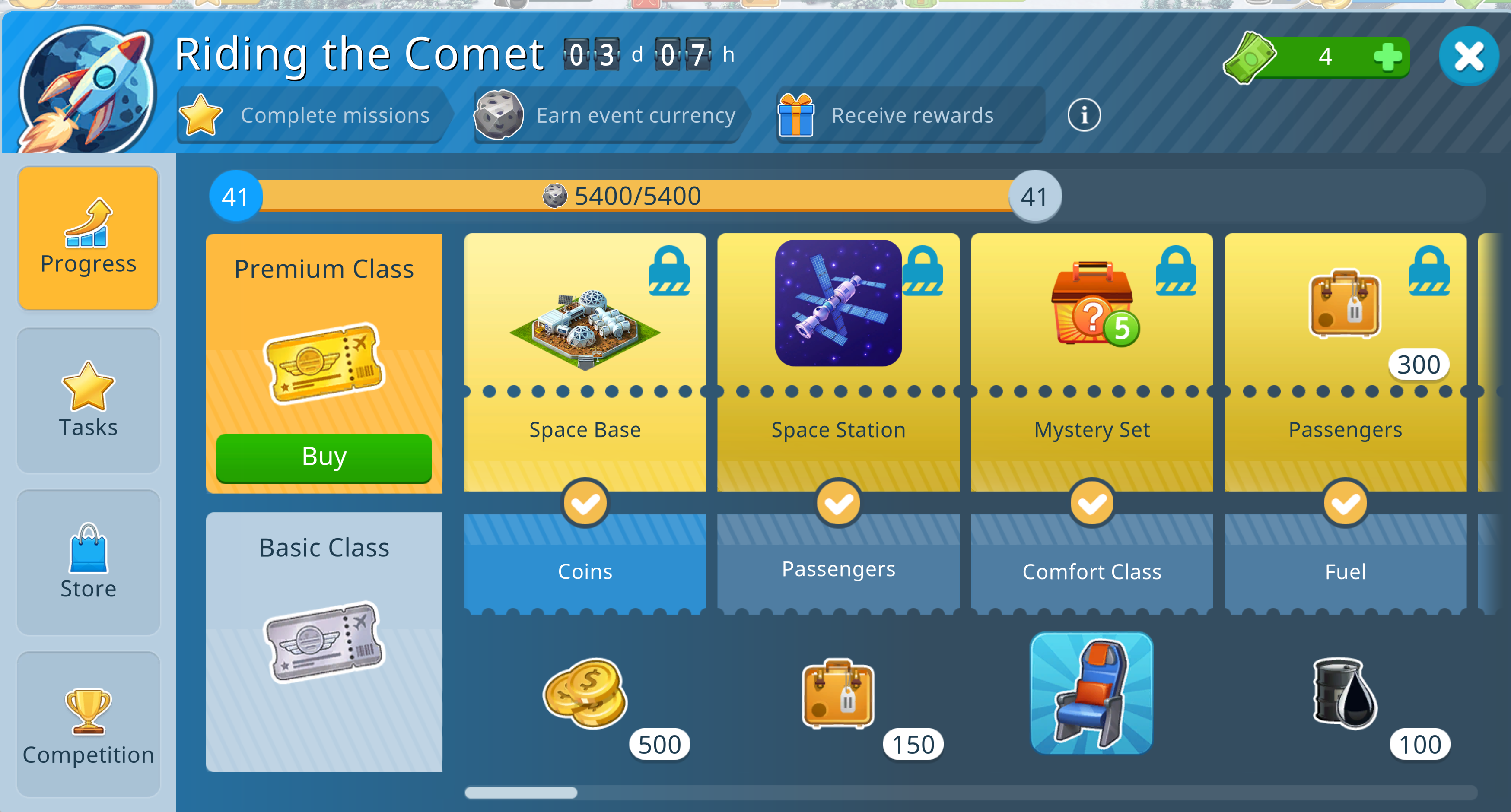Select the Comfort Class seat reward
The image size is (1511, 812).
tap(1091, 692)
